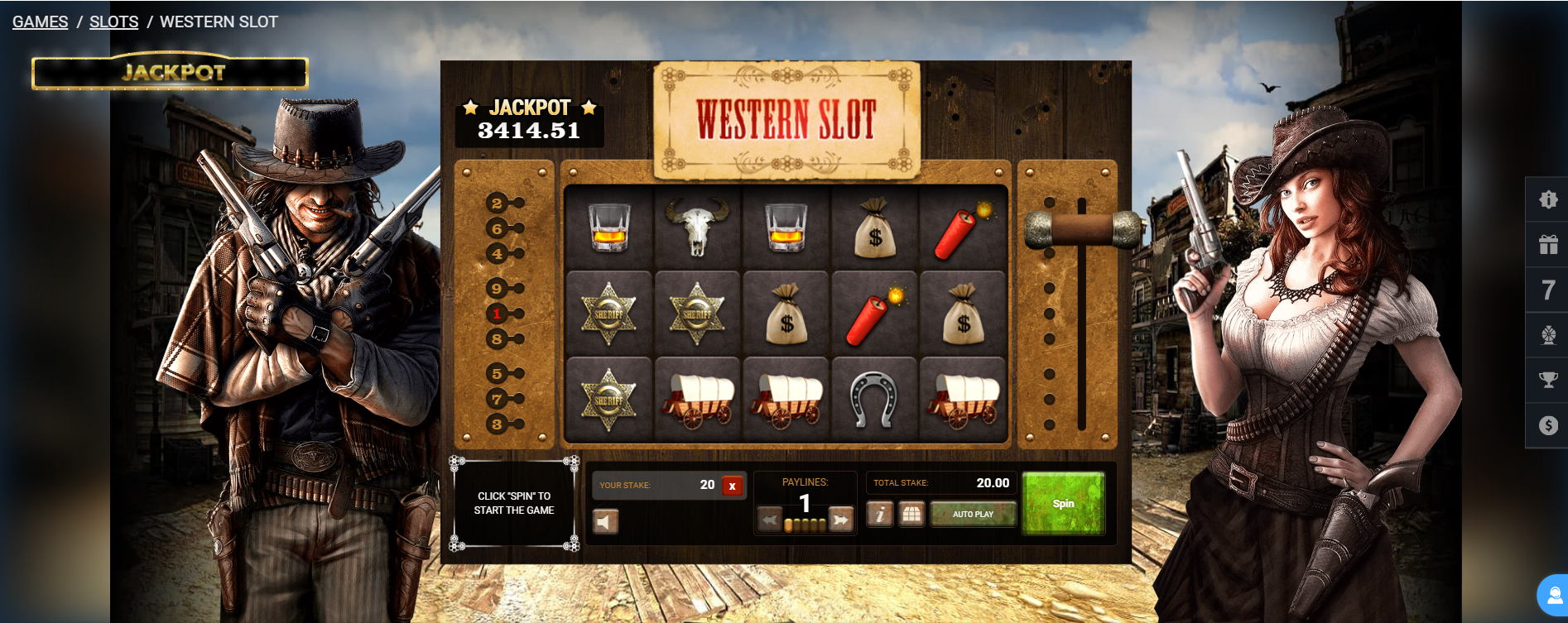
Task: Select payline number 5 marker
Action: click(x=497, y=374)
